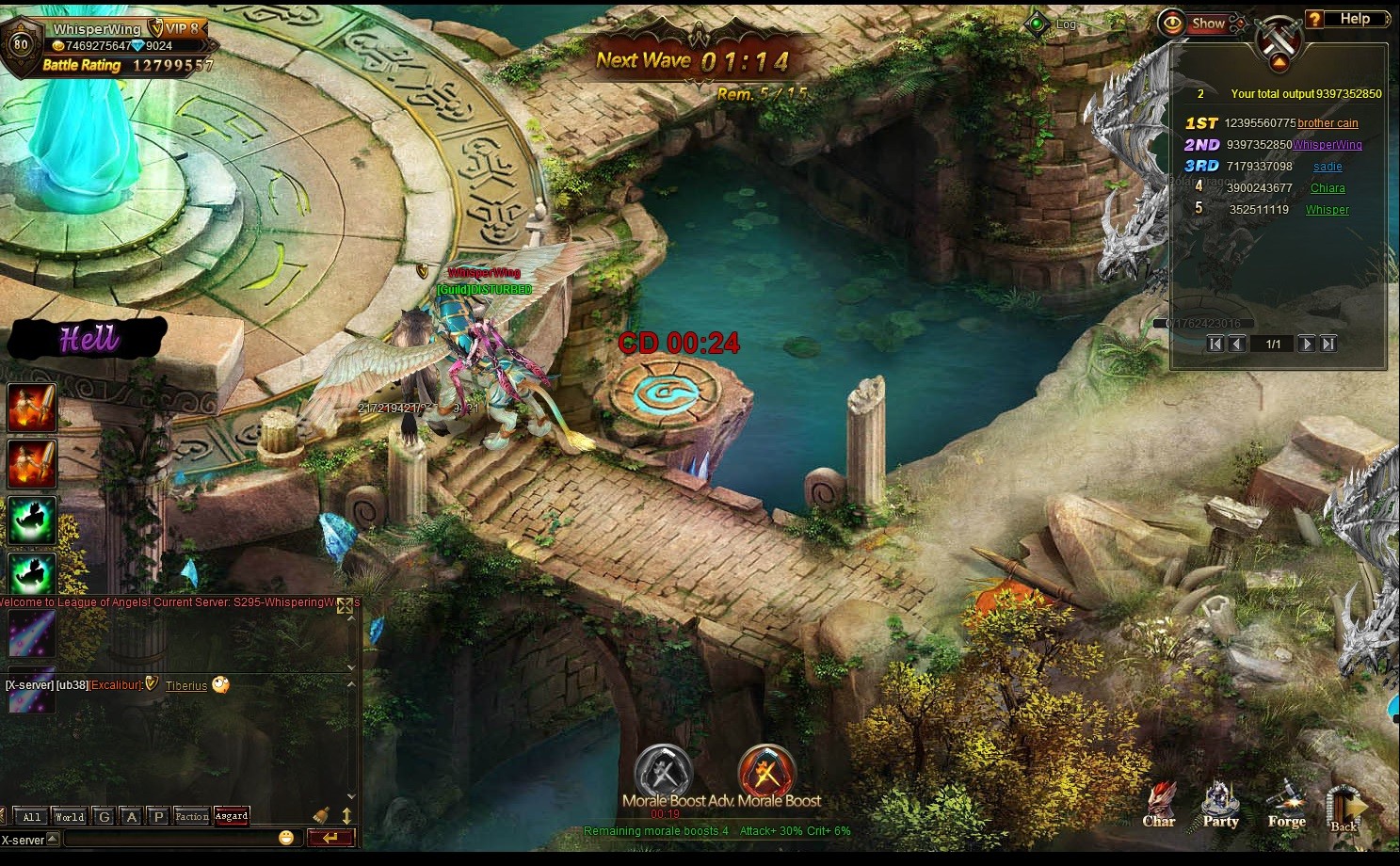Switch chat to the Faction tab
1400x866 pixels.
[x=192, y=816]
